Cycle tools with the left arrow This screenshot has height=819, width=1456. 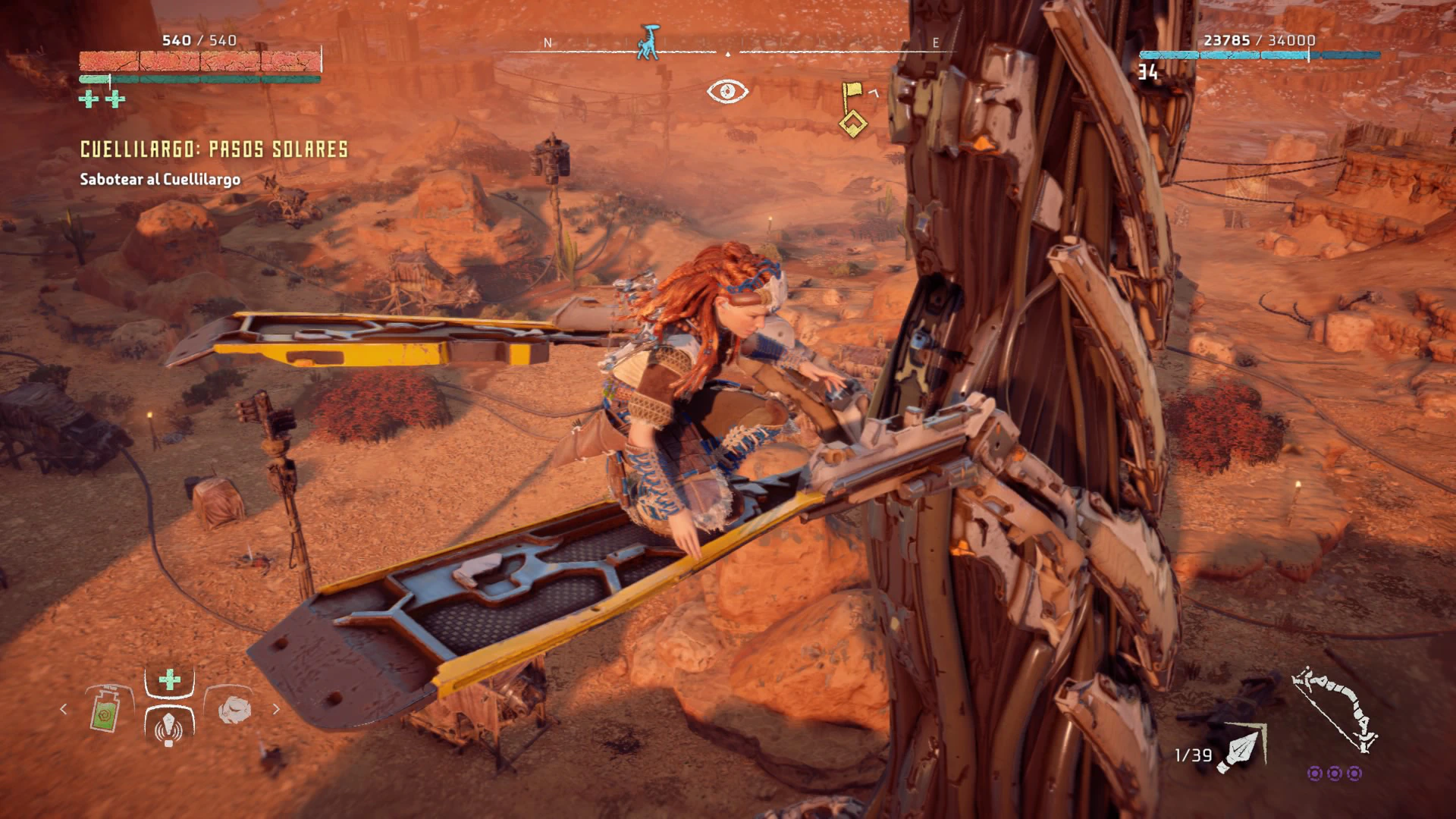[64, 709]
